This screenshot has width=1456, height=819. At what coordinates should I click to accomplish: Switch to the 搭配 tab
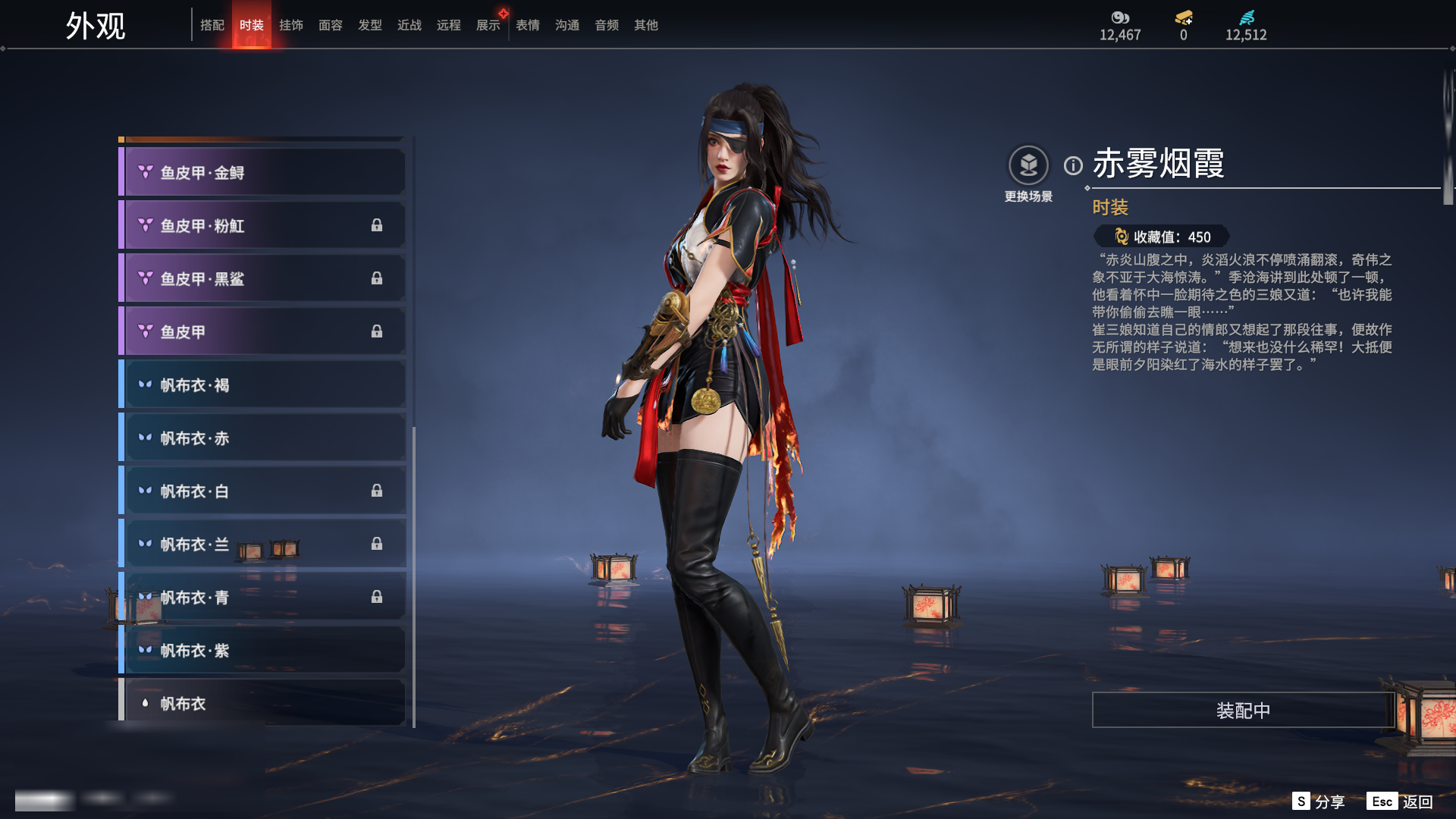point(212,25)
